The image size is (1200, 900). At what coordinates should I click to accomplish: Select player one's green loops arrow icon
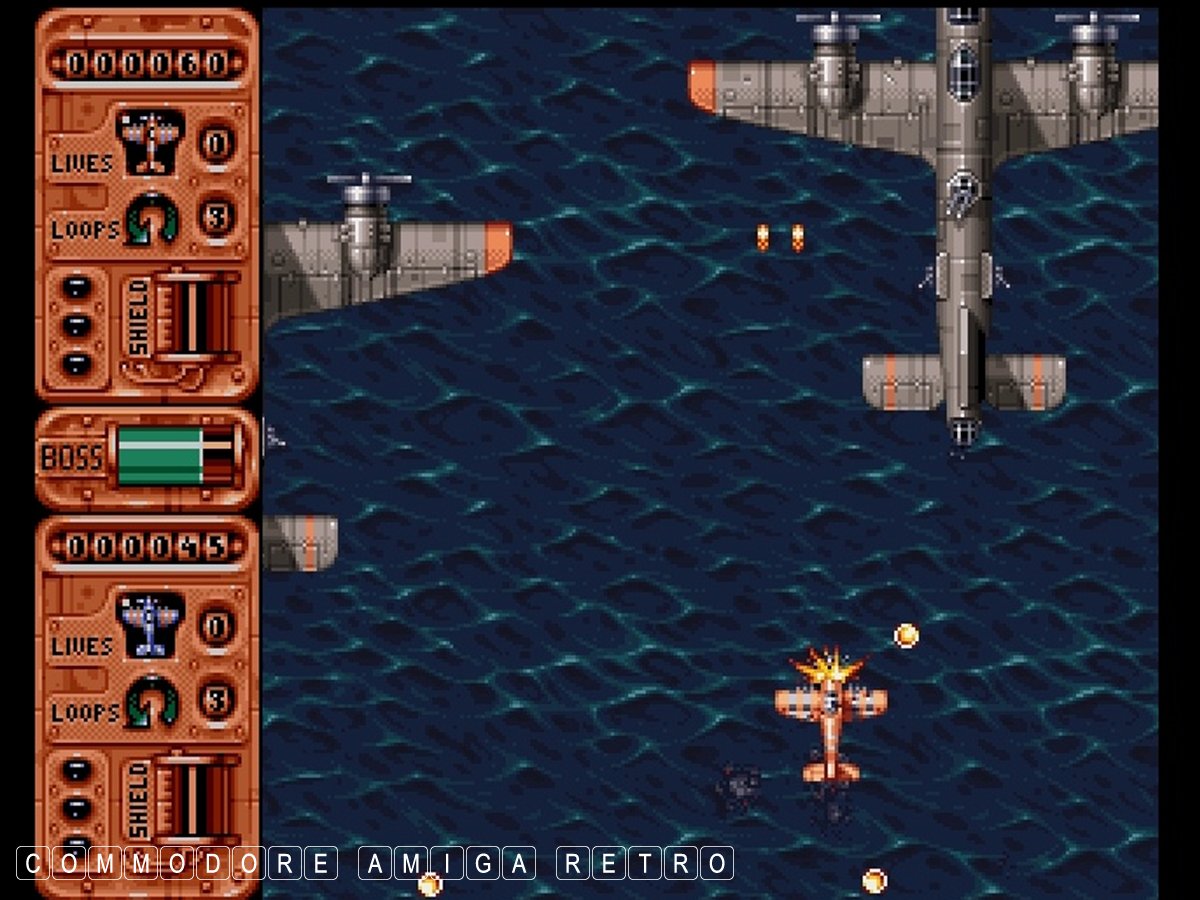pos(152,218)
